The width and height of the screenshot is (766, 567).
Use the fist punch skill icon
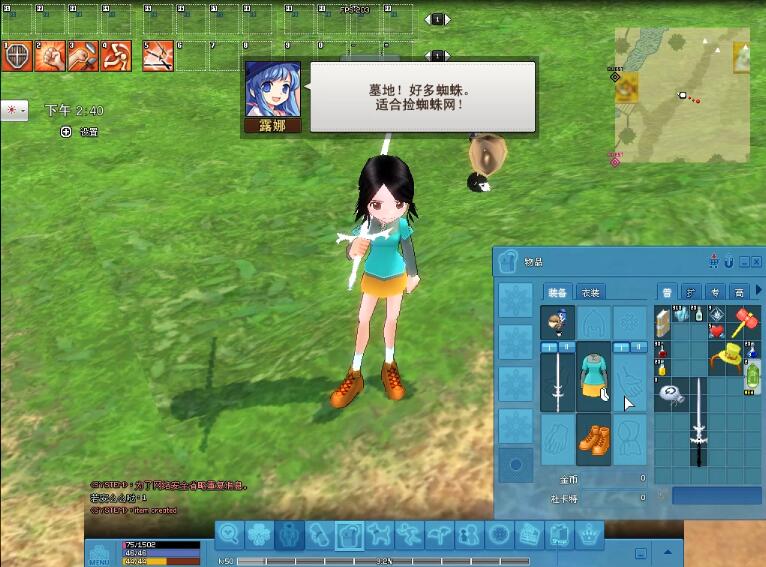pos(50,56)
